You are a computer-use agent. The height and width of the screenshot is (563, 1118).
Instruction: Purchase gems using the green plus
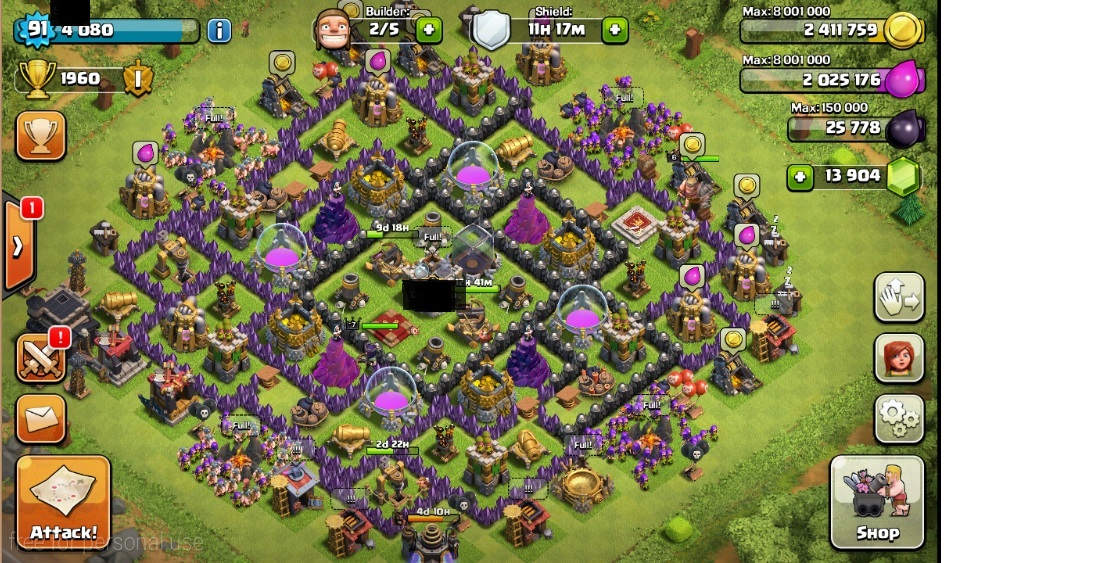click(800, 177)
